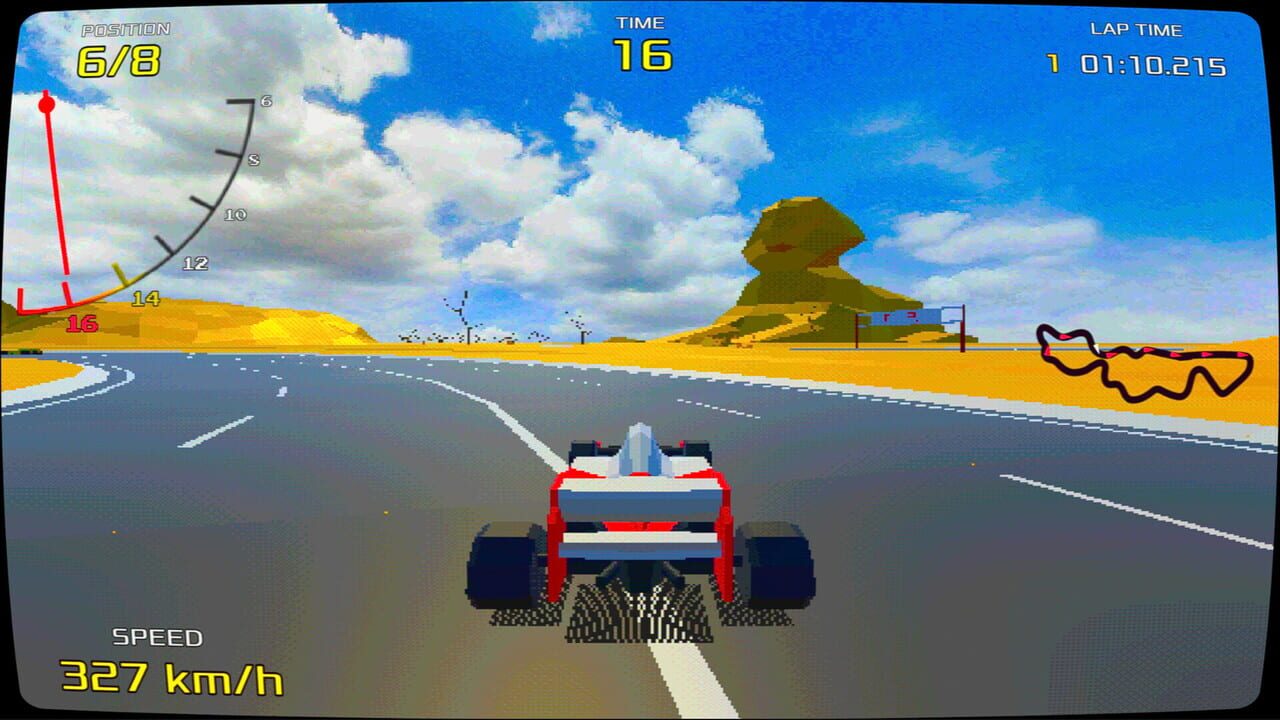
Task: Click the 10 mark on the rev gauge
Action: pos(237,213)
